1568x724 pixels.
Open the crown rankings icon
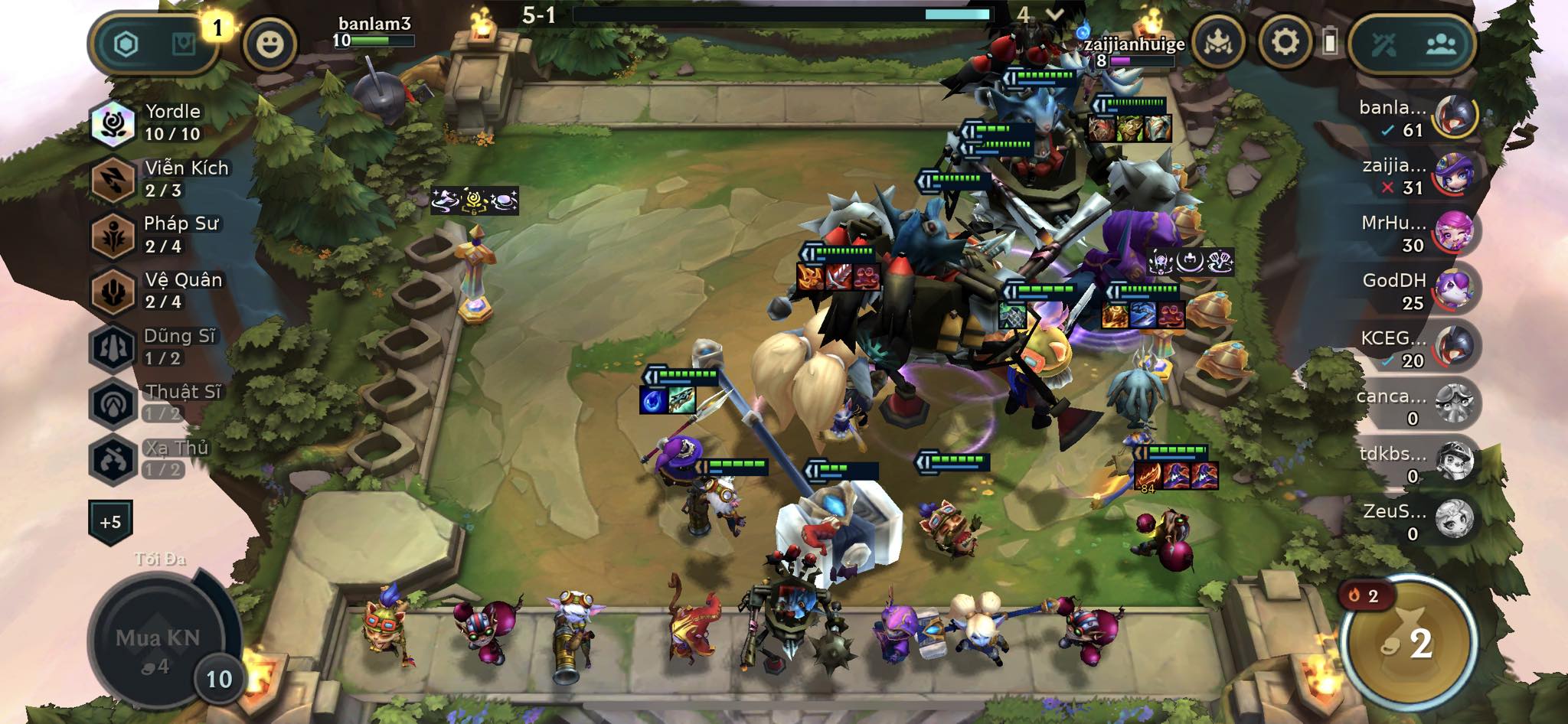[x=1217, y=43]
